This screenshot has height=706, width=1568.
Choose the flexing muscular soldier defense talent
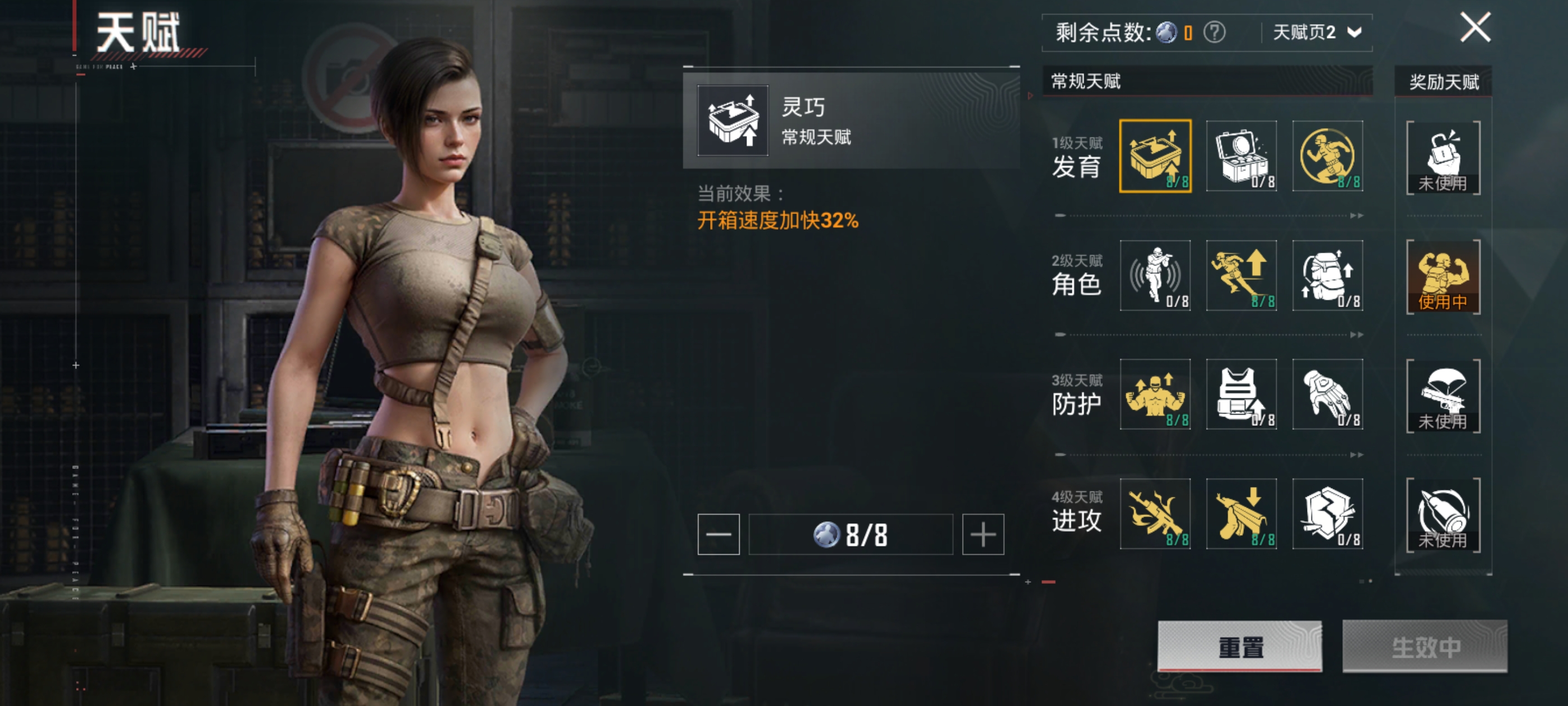(x=1155, y=394)
